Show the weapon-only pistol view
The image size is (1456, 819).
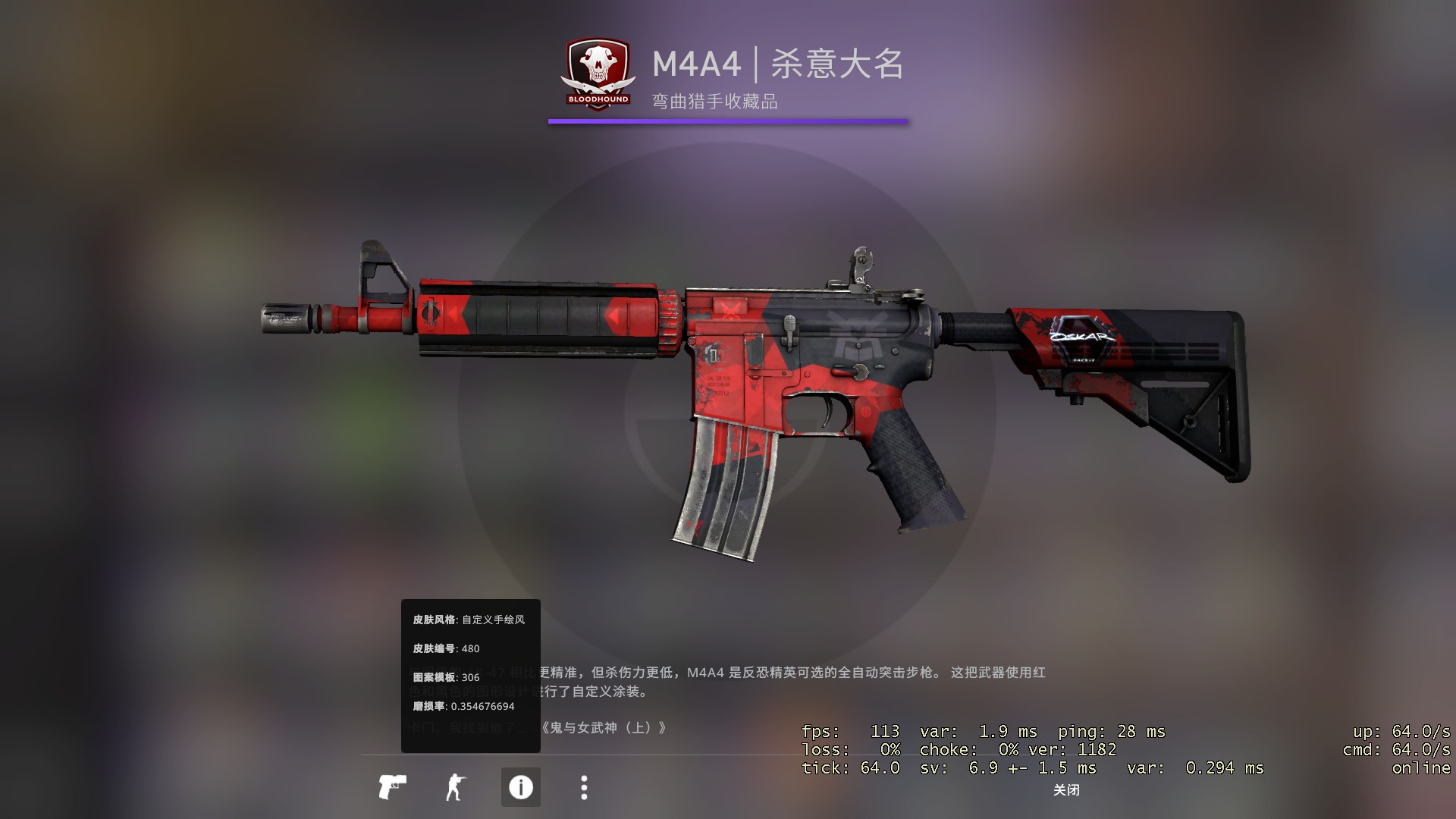coord(392,787)
